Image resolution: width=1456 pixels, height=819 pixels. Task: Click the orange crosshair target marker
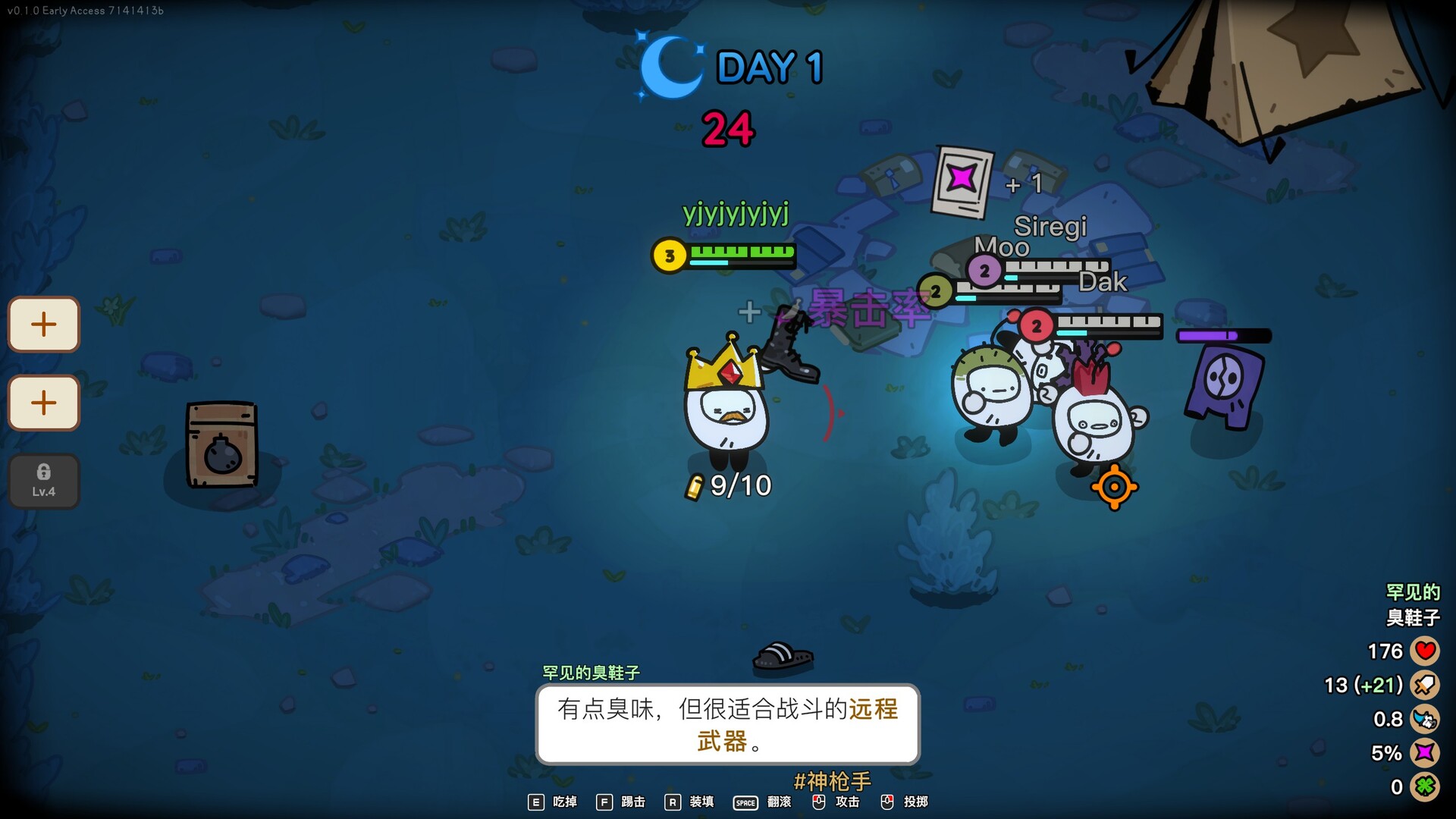(1114, 487)
